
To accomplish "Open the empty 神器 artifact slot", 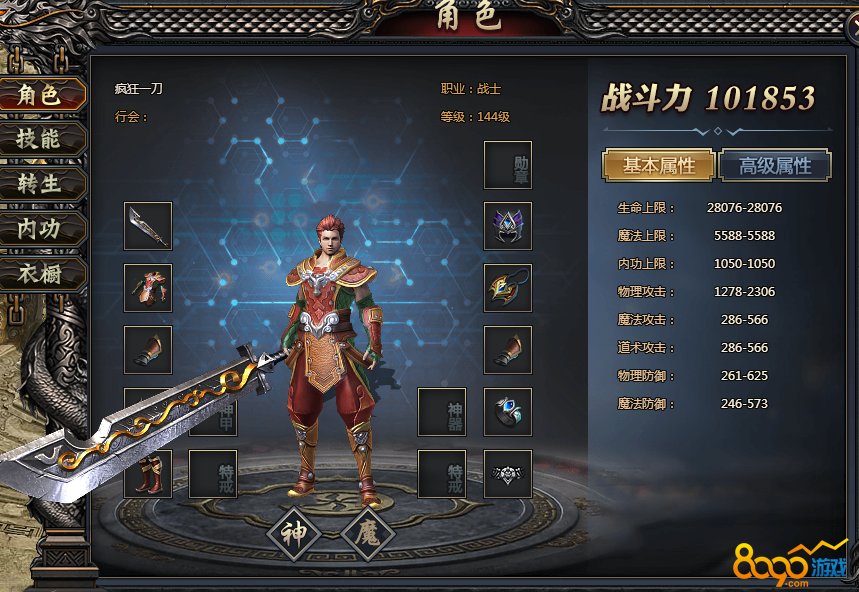I will pos(442,412).
